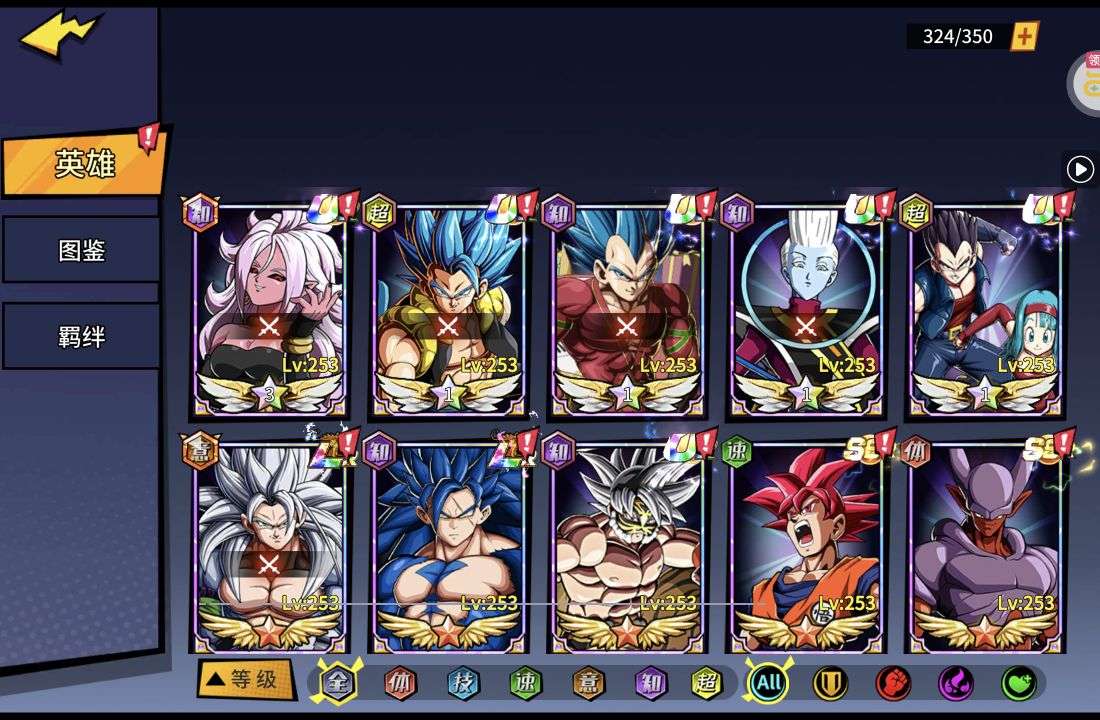Sort heroes with the 等级 level button
Screen dimensions: 1100x720
244,680
